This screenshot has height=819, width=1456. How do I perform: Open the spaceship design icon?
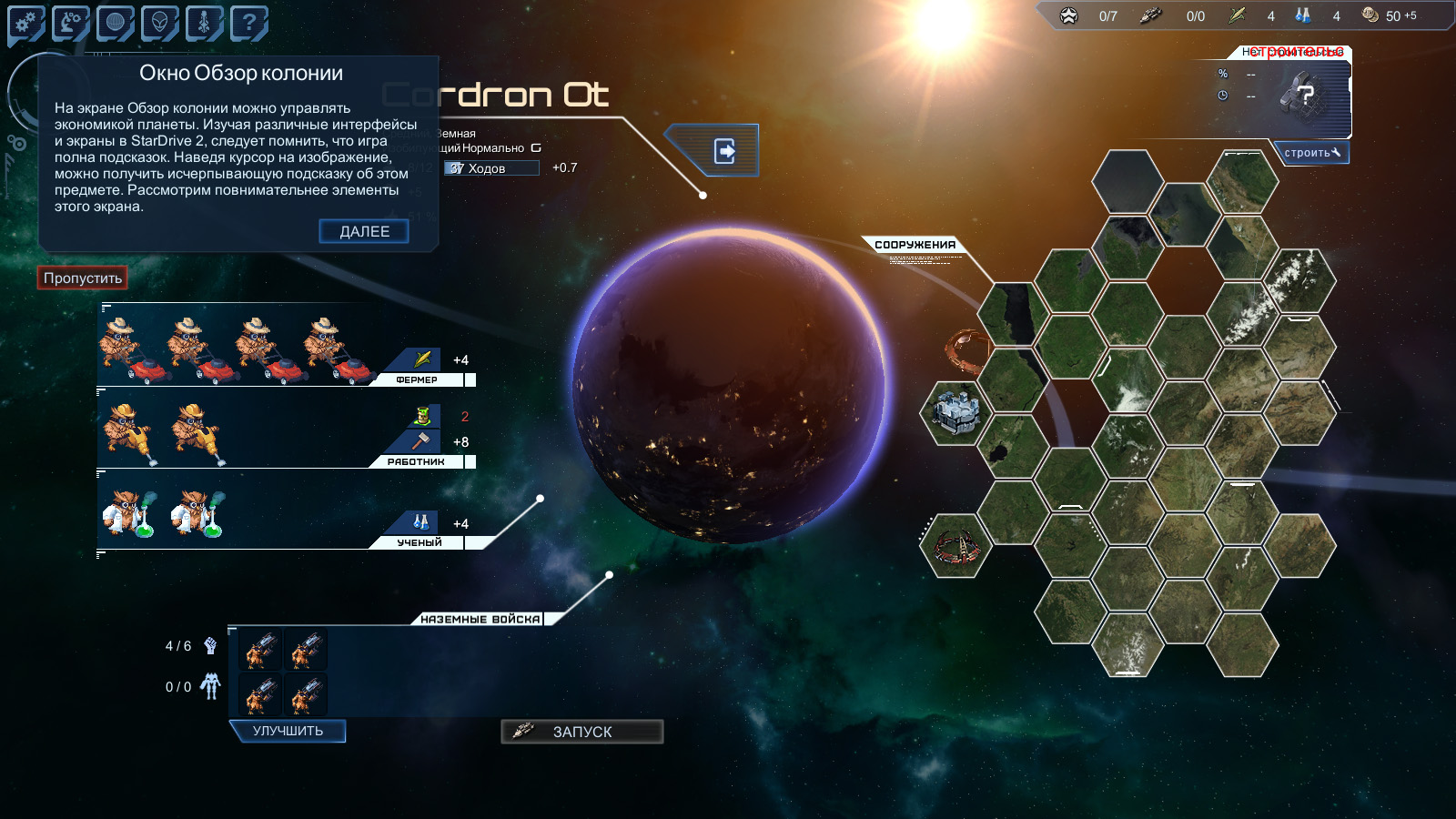205,23
